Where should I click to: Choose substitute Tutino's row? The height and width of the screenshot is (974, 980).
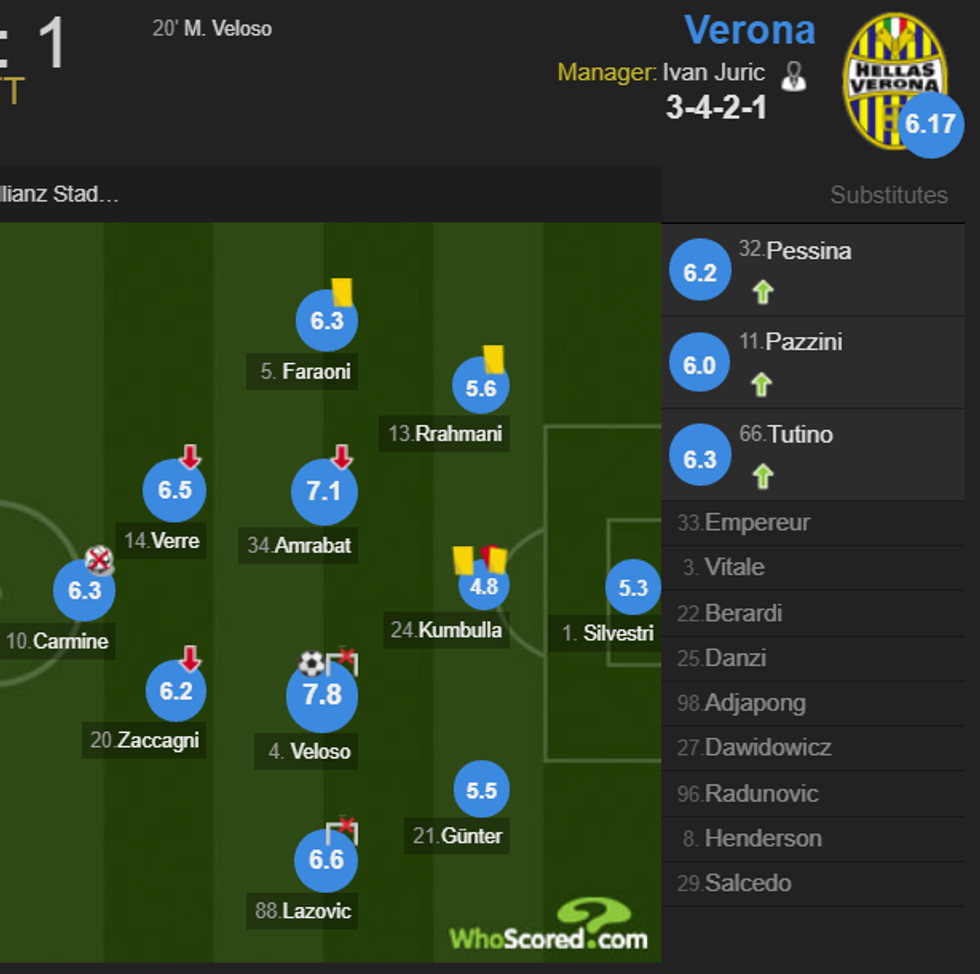(x=812, y=455)
